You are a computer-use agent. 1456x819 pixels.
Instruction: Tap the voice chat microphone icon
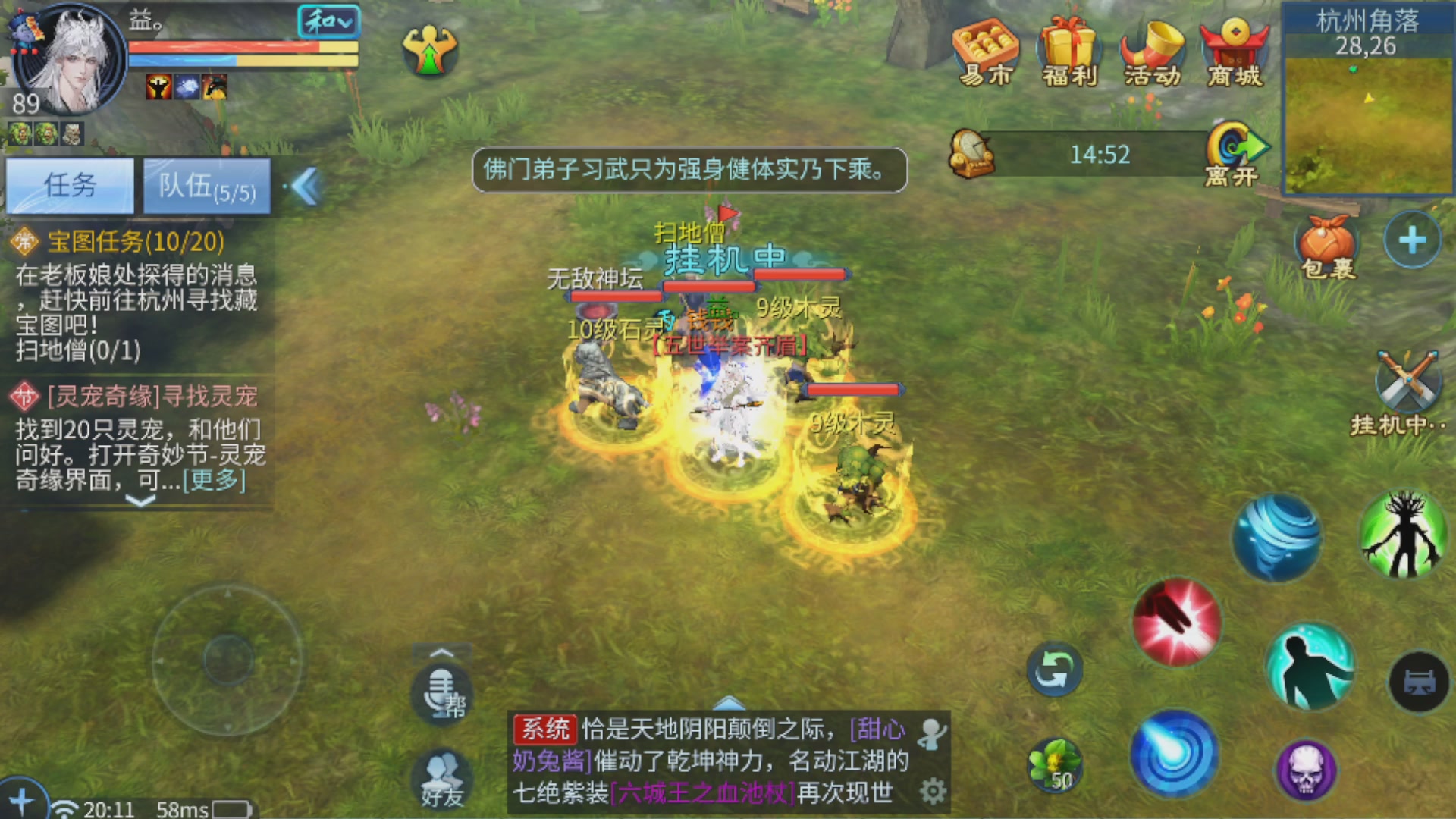tap(441, 690)
